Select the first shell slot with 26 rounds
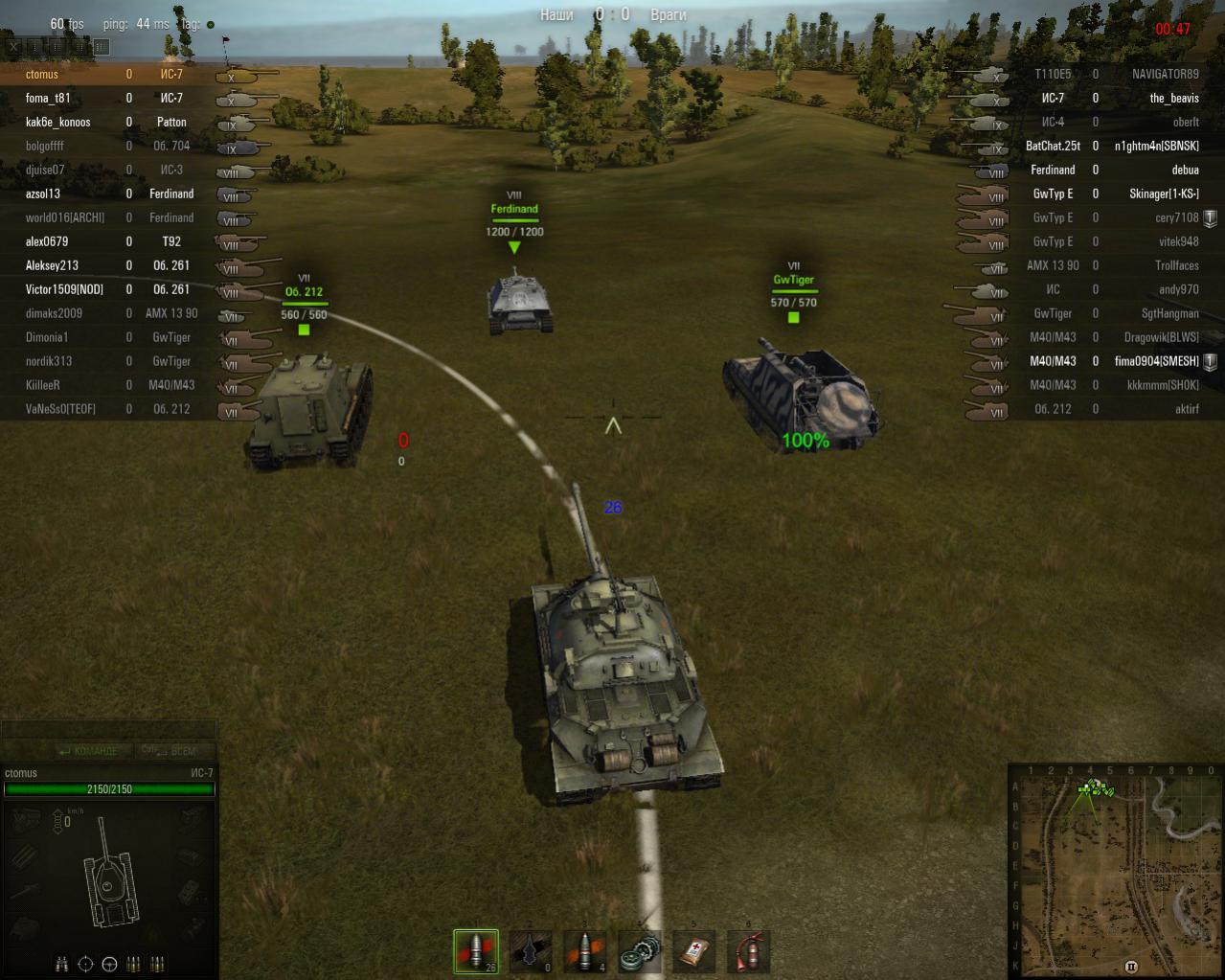Screen dimensions: 1225x980 point(475,950)
